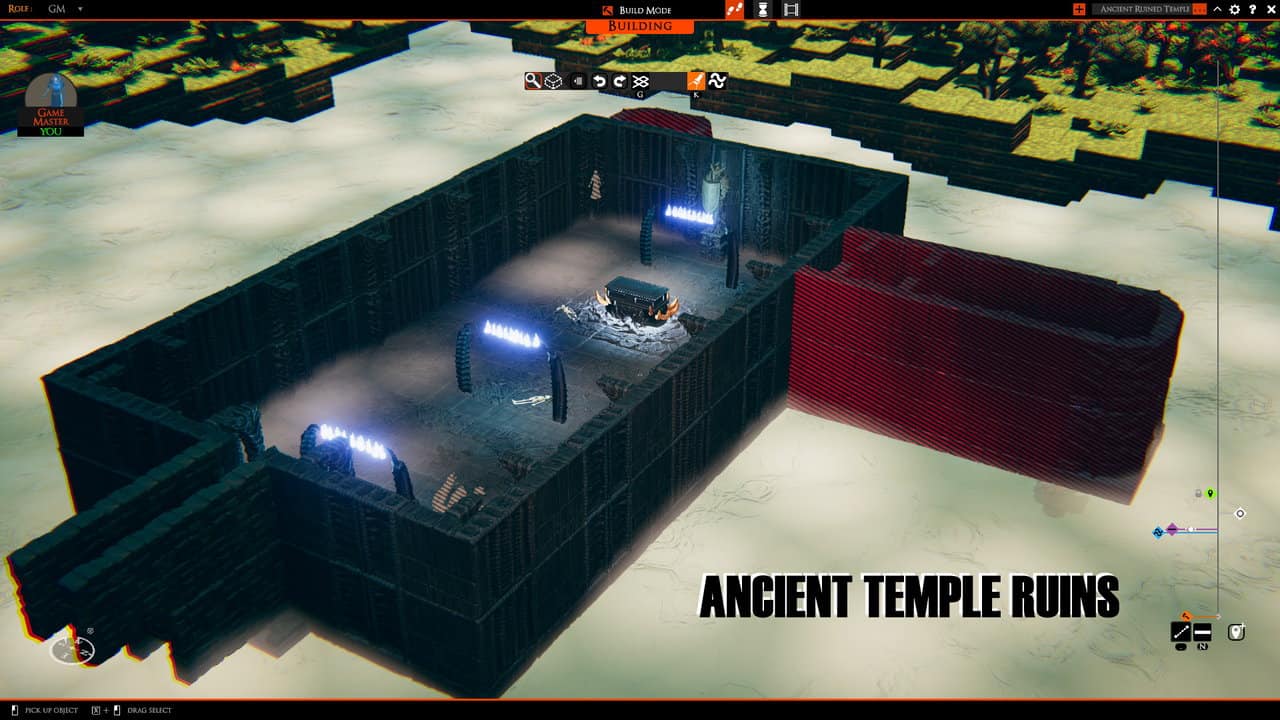The image size is (1280, 720).
Task: Undo the last build action
Action: [x=600, y=81]
